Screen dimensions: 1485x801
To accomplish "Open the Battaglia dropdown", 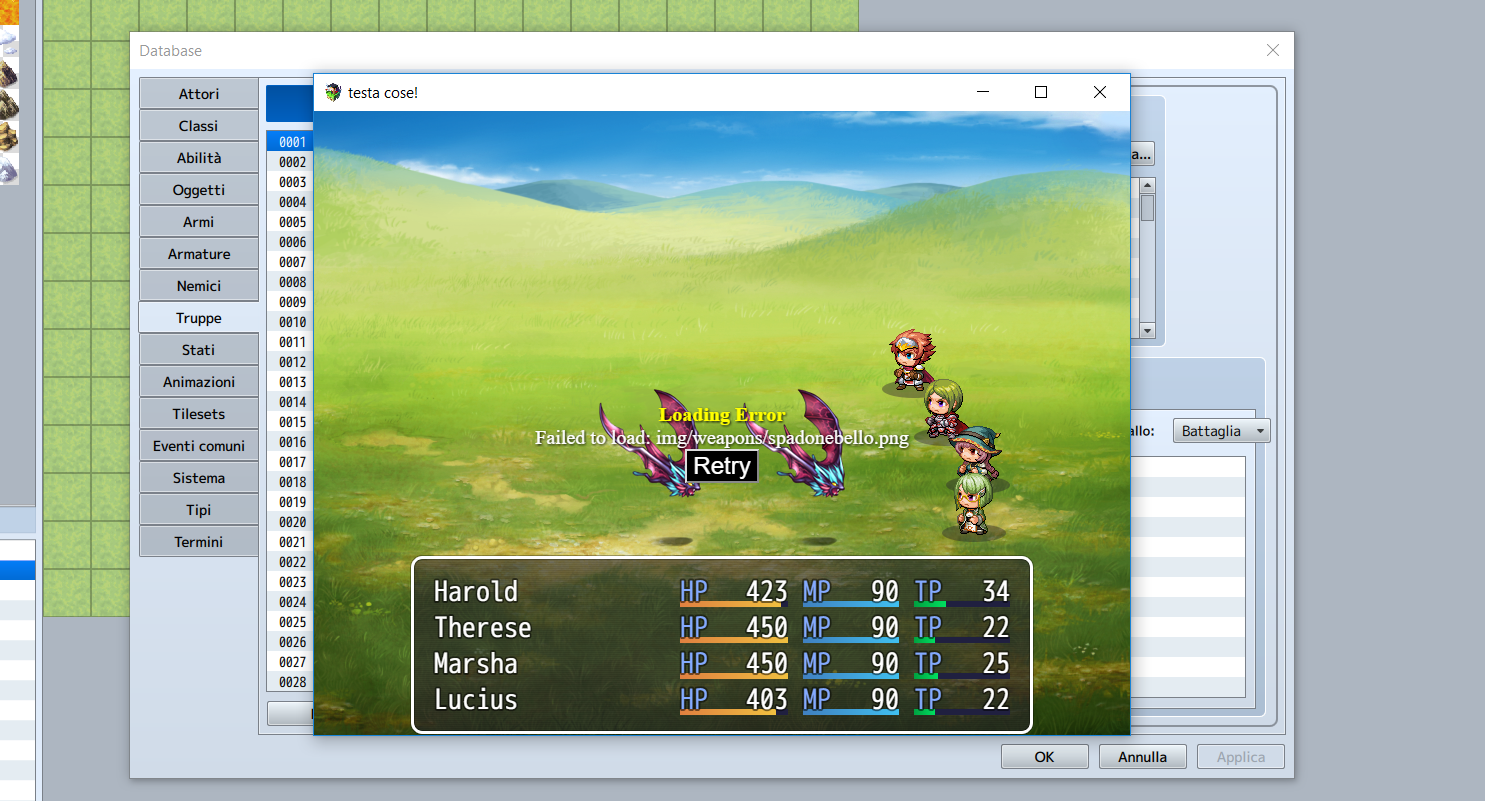I will pos(1221,431).
